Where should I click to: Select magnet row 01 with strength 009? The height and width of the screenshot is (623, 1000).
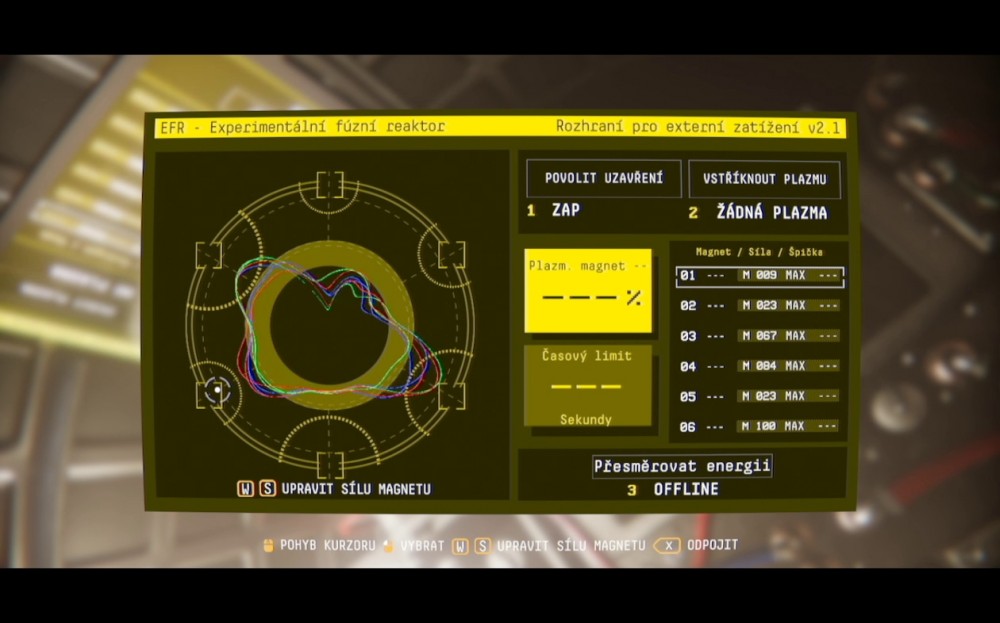click(x=760, y=276)
